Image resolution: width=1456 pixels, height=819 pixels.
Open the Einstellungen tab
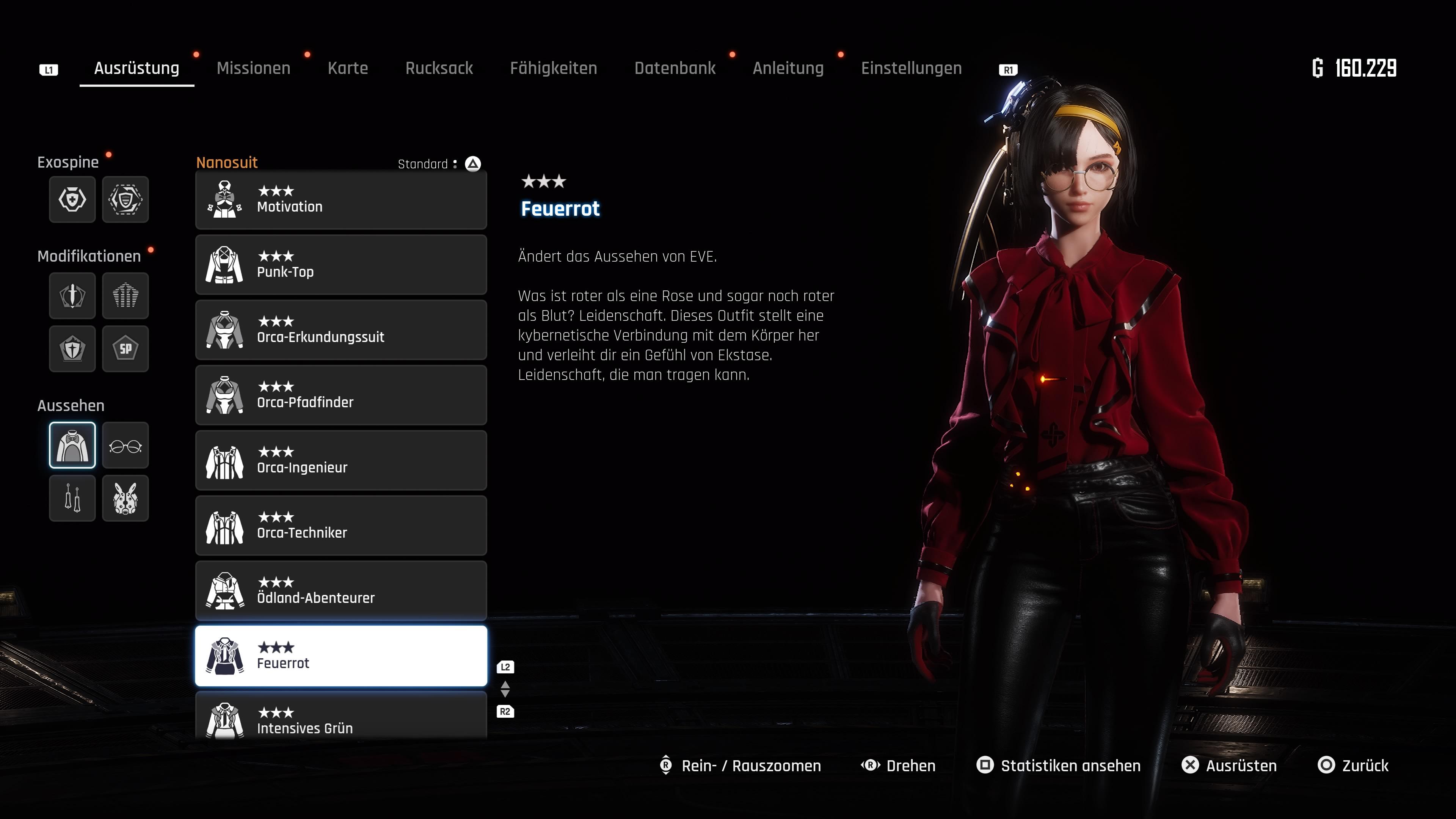[x=911, y=68]
